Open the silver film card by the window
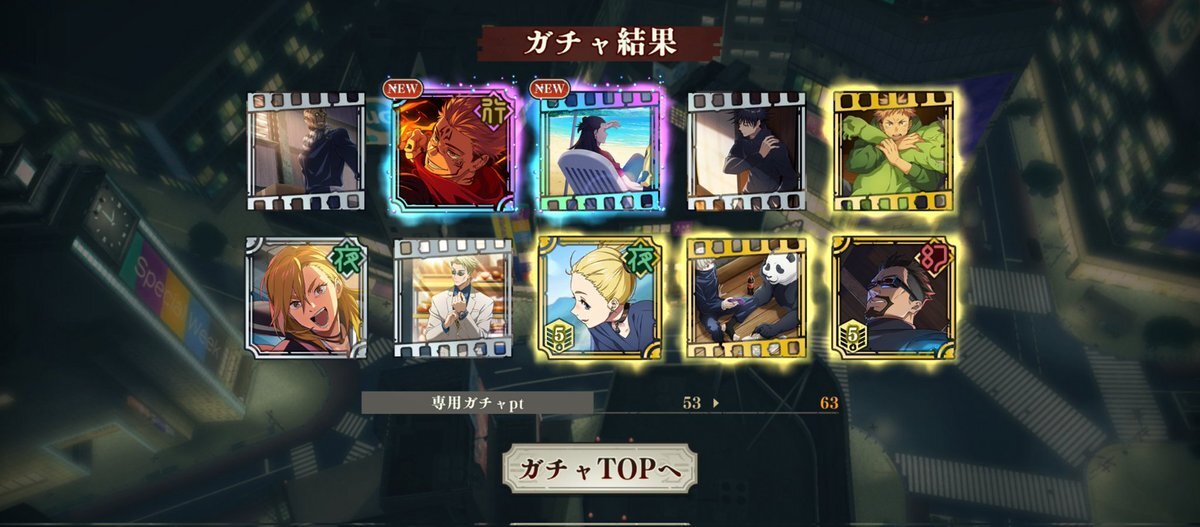 [306, 150]
